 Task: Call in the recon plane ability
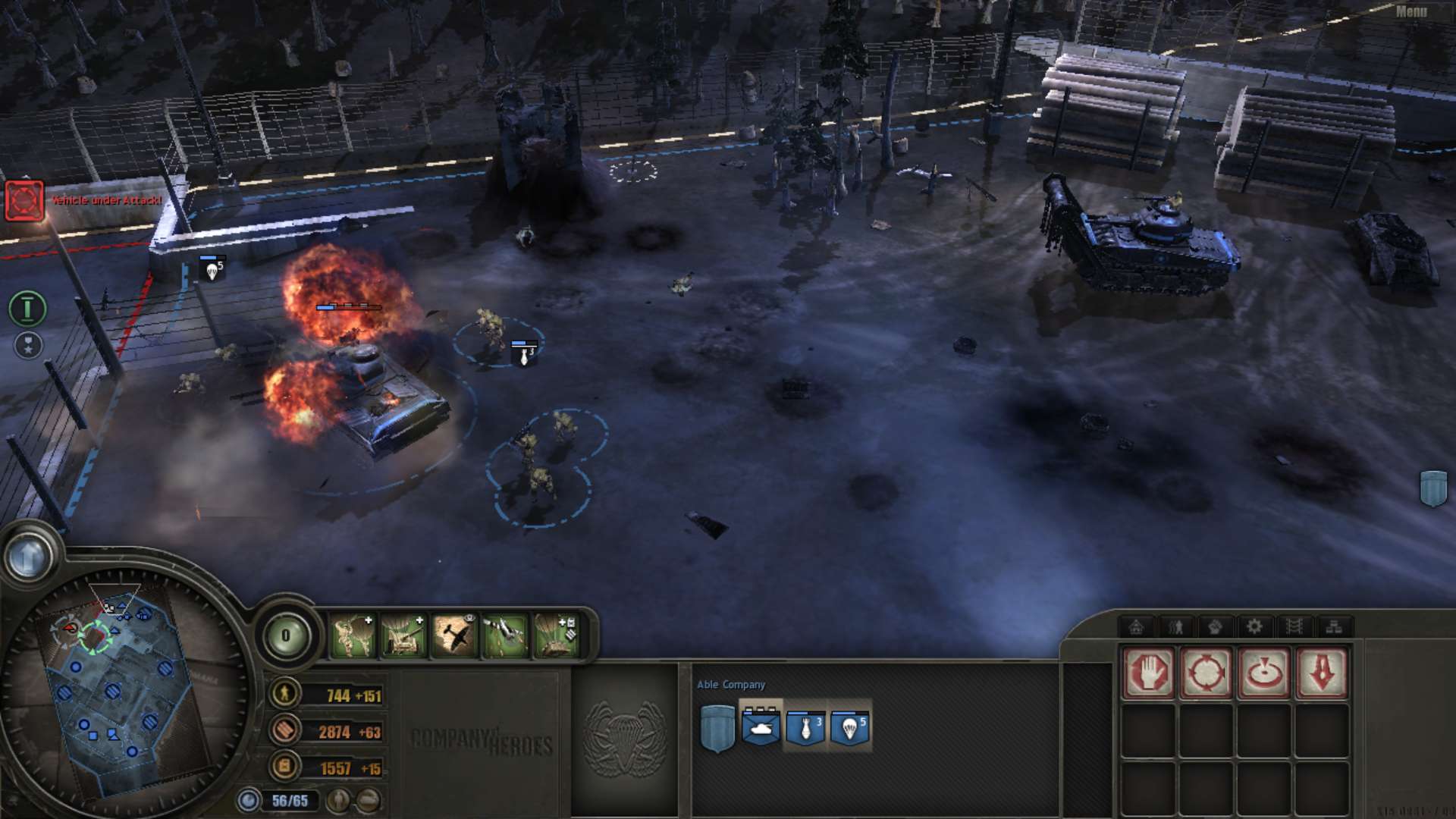point(454,635)
